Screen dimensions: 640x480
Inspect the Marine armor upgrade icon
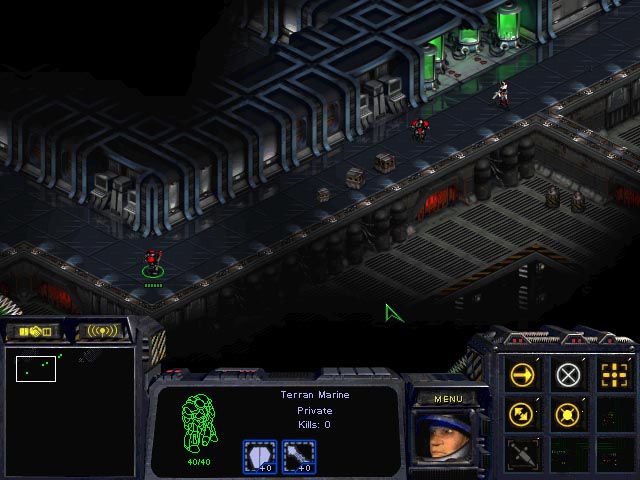coord(260,456)
